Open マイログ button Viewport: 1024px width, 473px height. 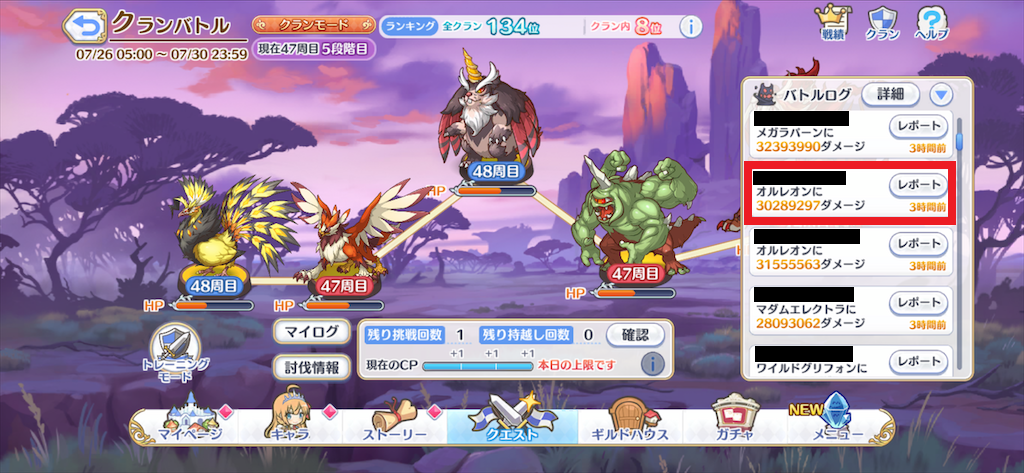(311, 332)
